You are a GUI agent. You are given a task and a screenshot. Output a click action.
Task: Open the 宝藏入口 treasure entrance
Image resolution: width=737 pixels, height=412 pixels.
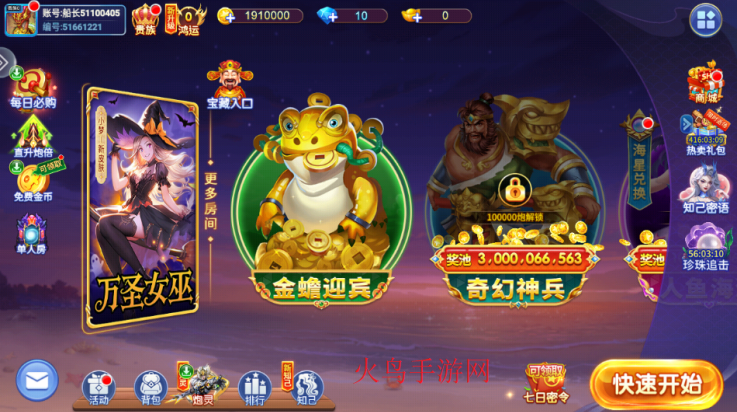(x=229, y=84)
